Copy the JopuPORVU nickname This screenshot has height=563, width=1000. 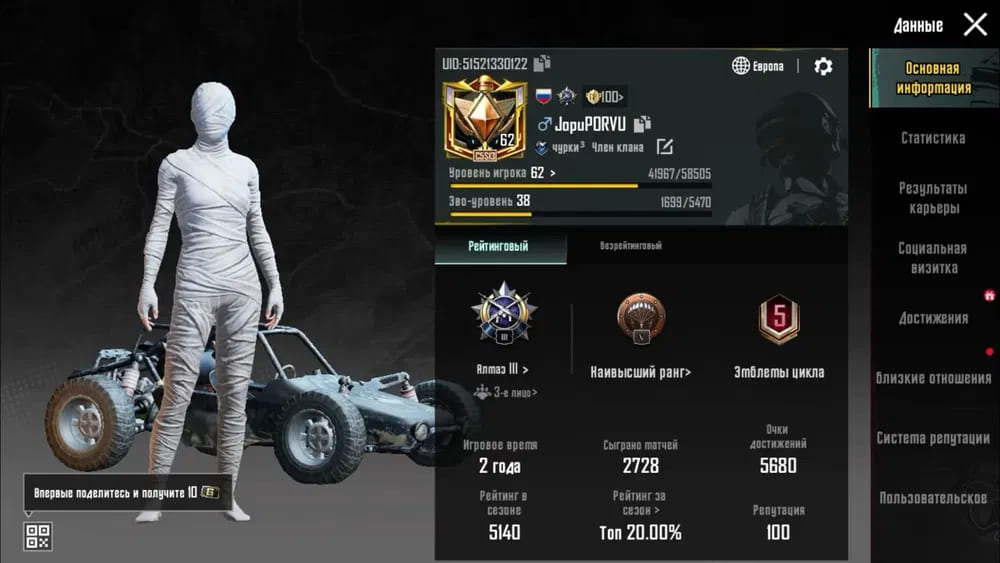point(642,124)
